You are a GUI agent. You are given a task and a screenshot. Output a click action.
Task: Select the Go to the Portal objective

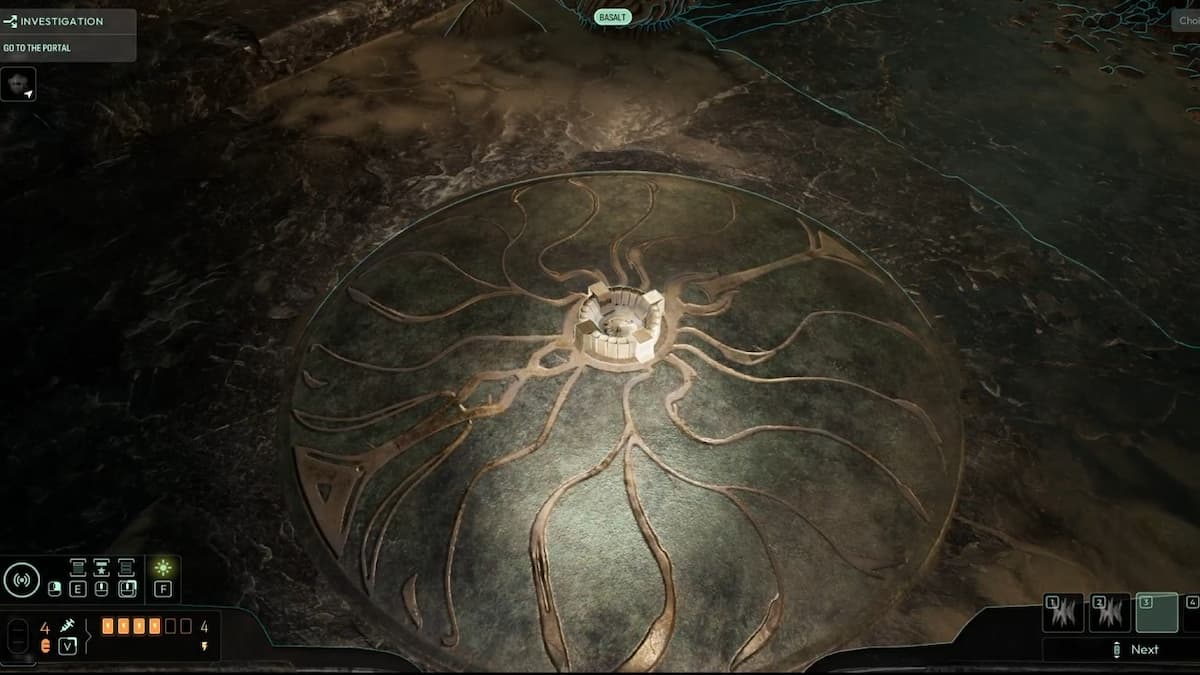[38, 48]
